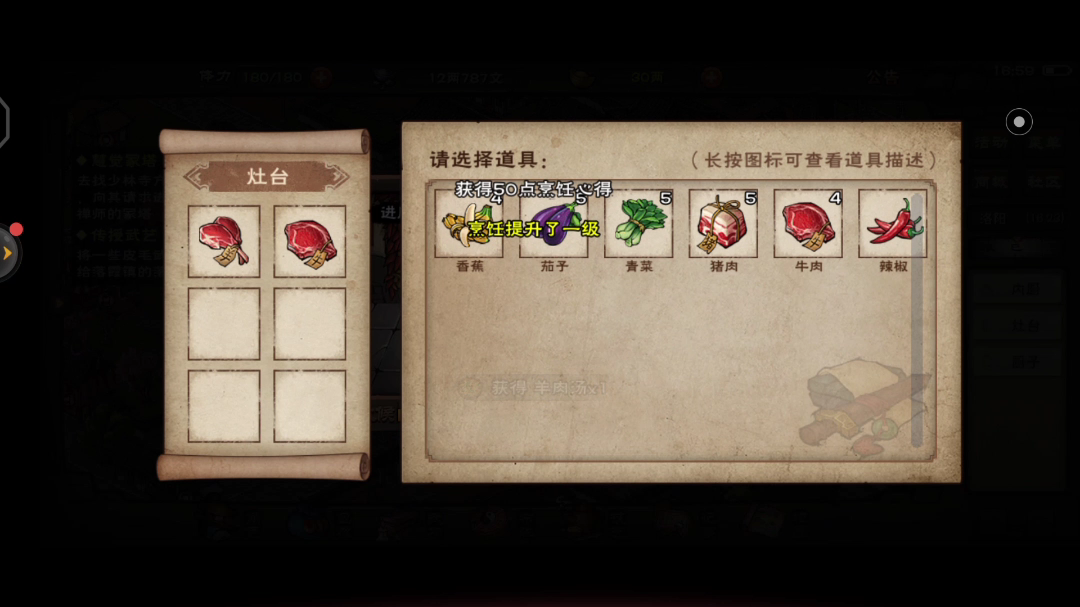
Task: Select the banana (香蕉) ingredient
Action: [469, 225]
